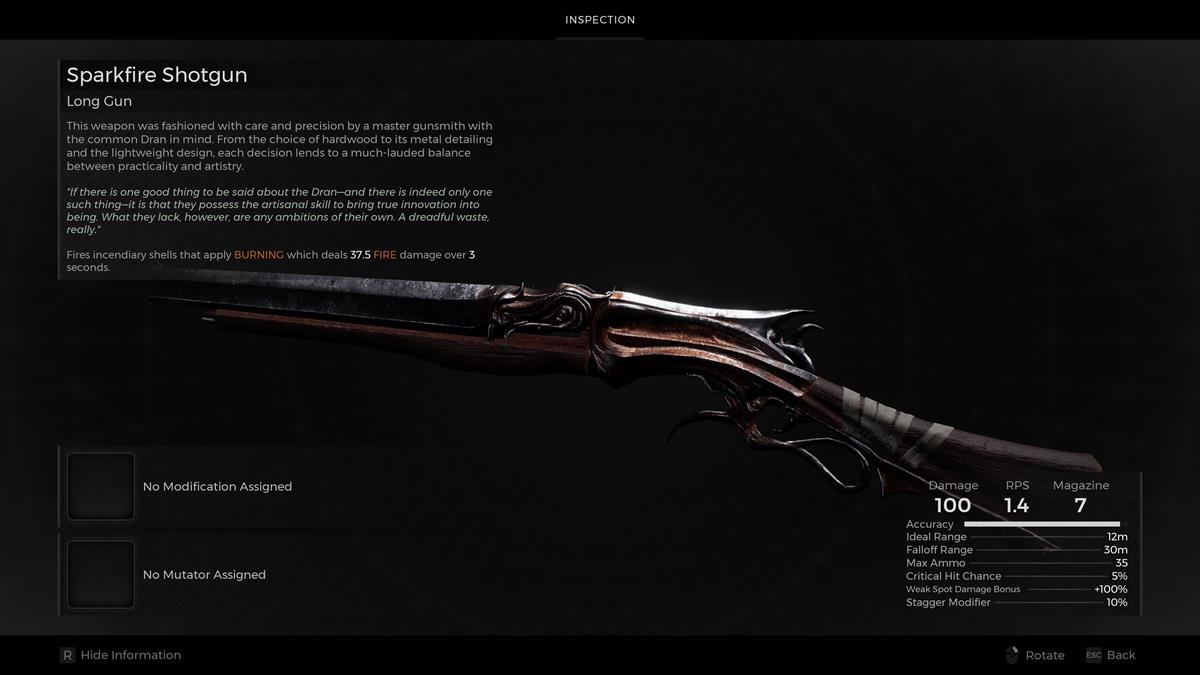Go back from the inspection screen
This screenshot has width=1200, height=675.
click(1111, 655)
